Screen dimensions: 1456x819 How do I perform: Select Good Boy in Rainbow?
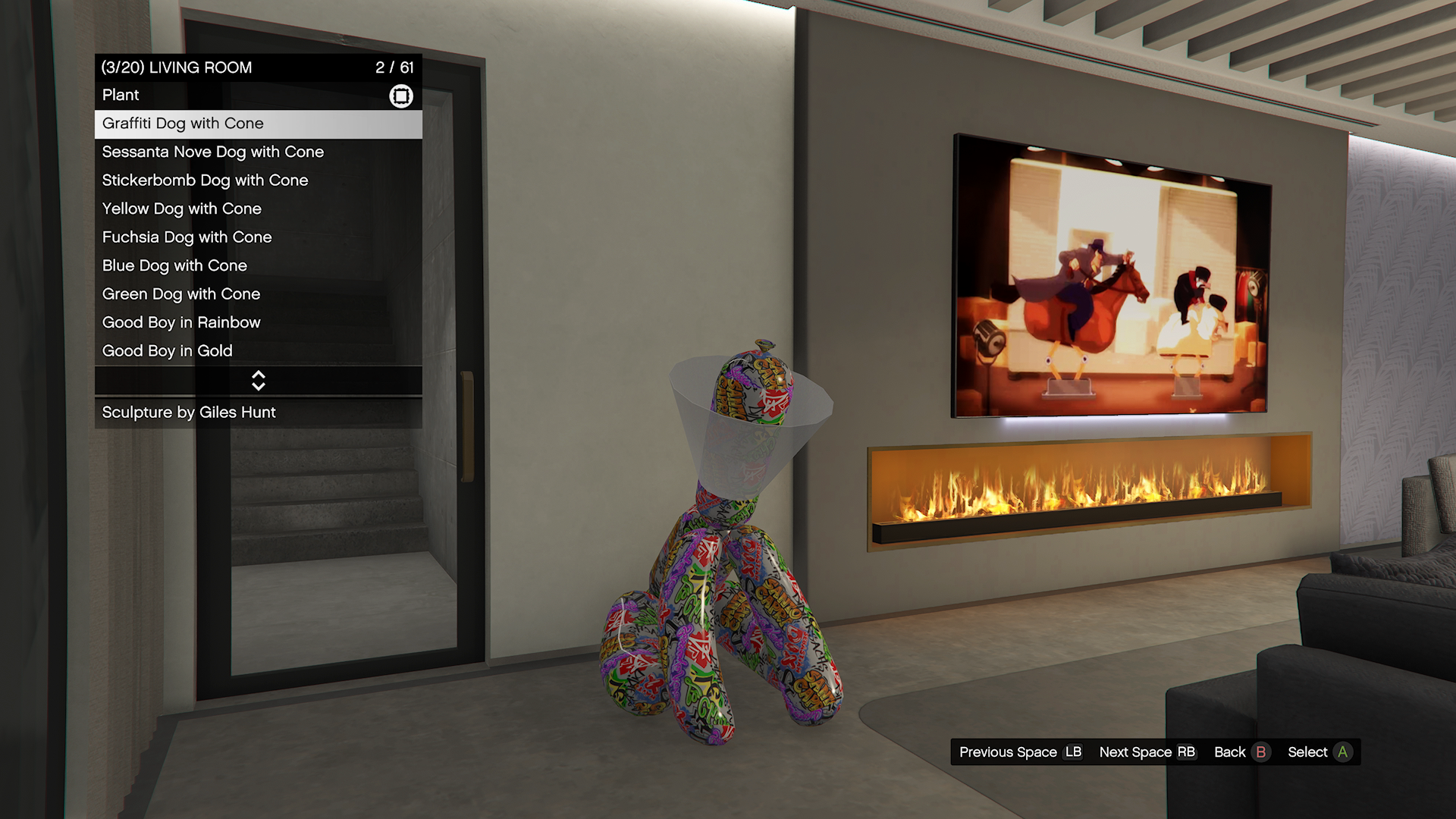pos(258,322)
